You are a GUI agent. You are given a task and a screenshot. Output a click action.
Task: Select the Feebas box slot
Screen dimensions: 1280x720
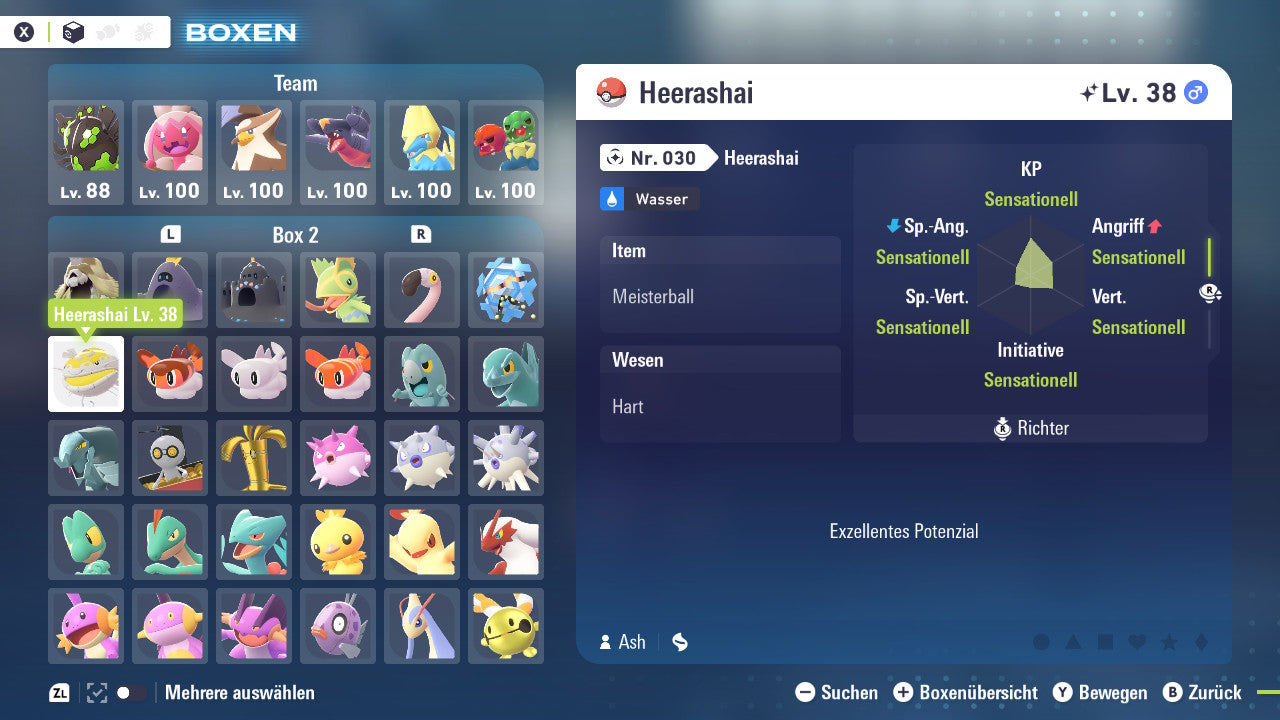click(338, 626)
